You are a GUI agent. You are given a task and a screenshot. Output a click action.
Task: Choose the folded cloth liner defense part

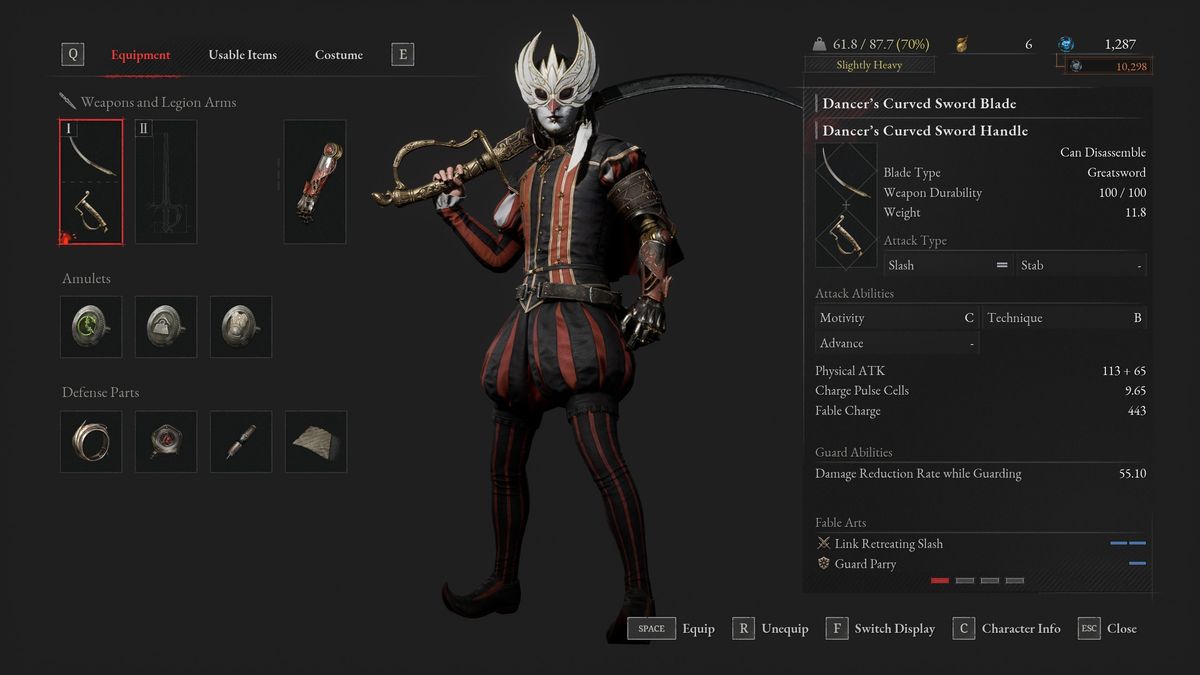[x=316, y=441]
